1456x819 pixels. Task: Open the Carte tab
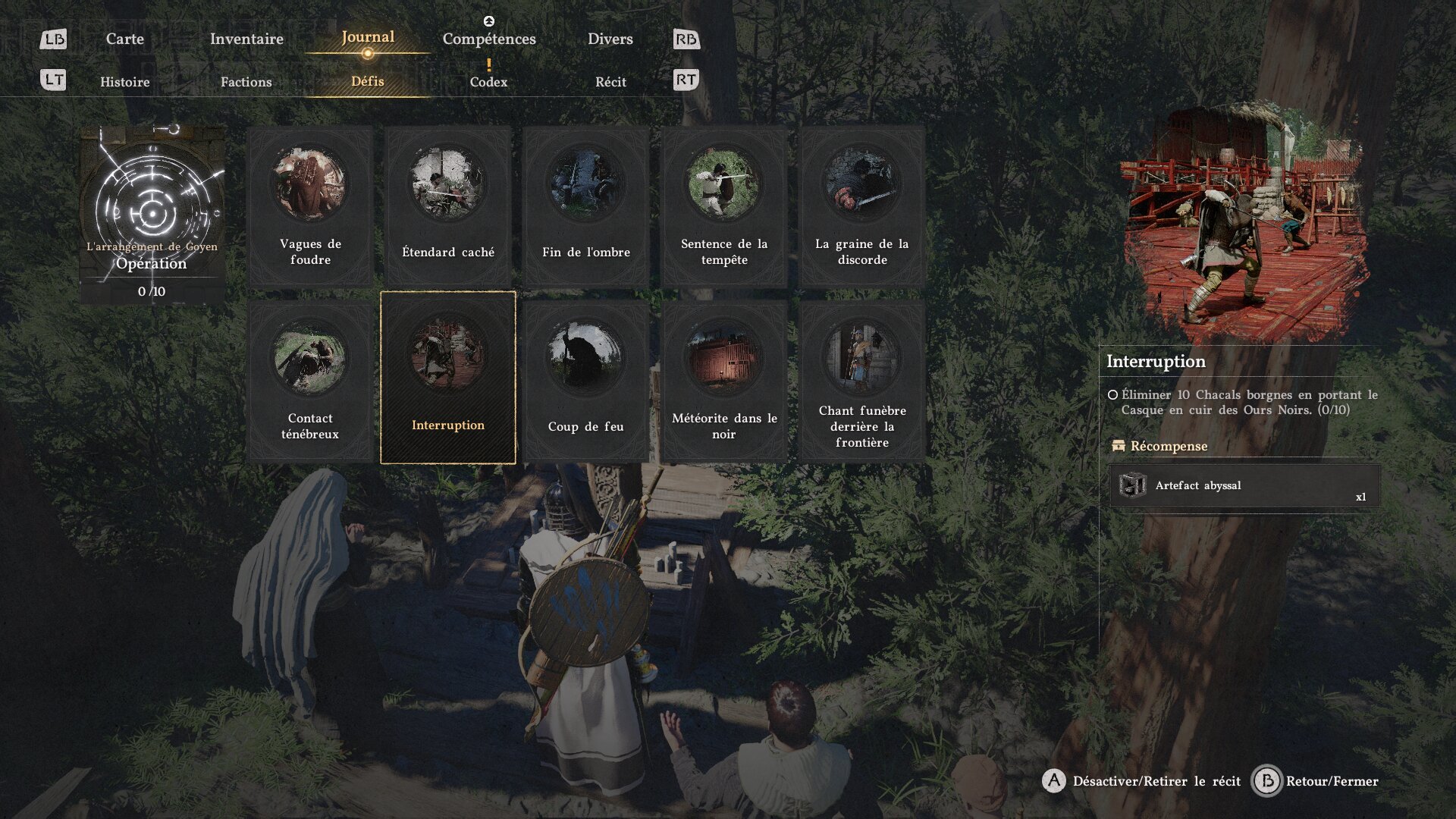click(124, 39)
